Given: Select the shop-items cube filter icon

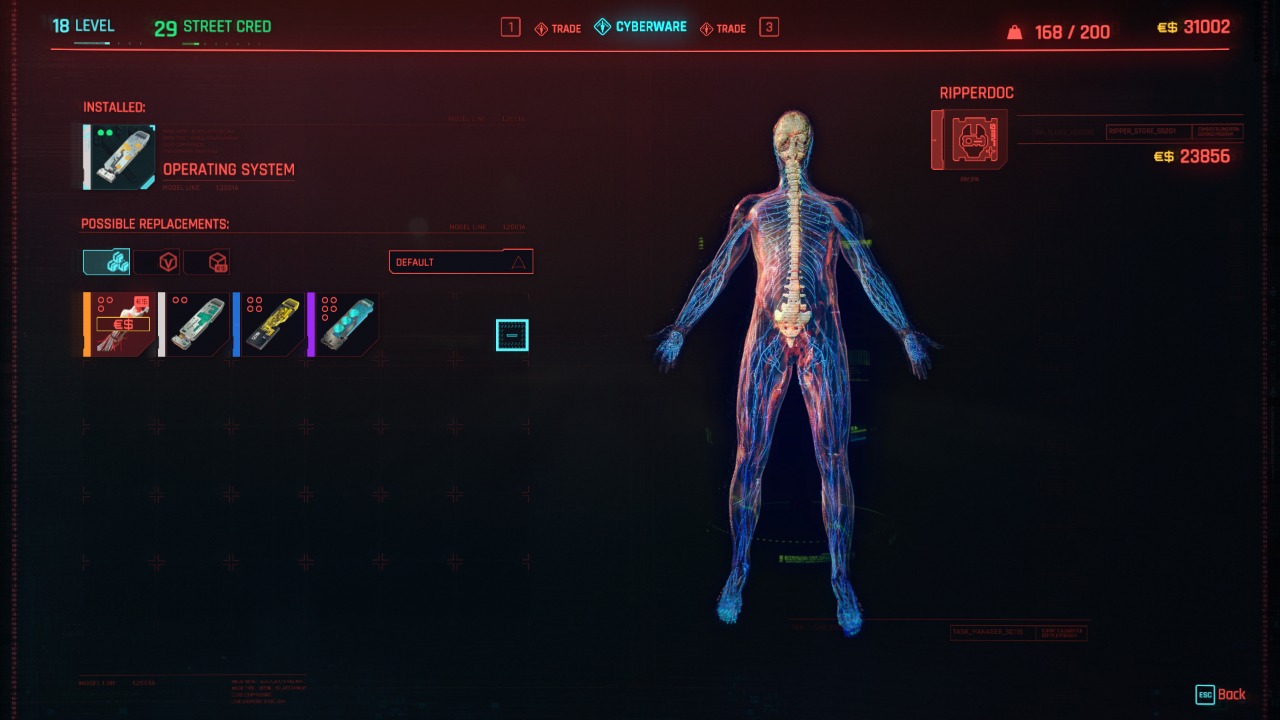Looking at the screenshot, I should 212,261.
